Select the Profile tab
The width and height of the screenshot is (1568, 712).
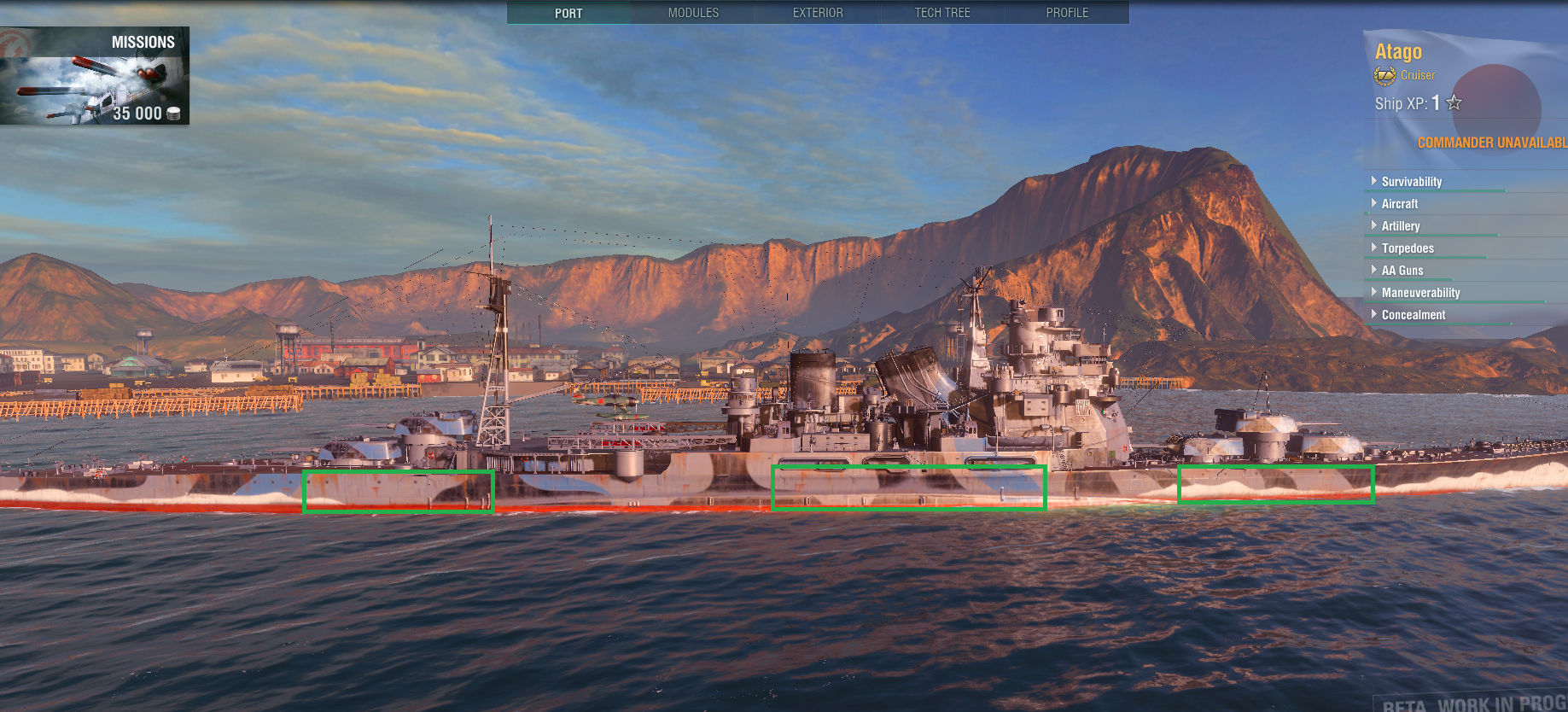1067,13
